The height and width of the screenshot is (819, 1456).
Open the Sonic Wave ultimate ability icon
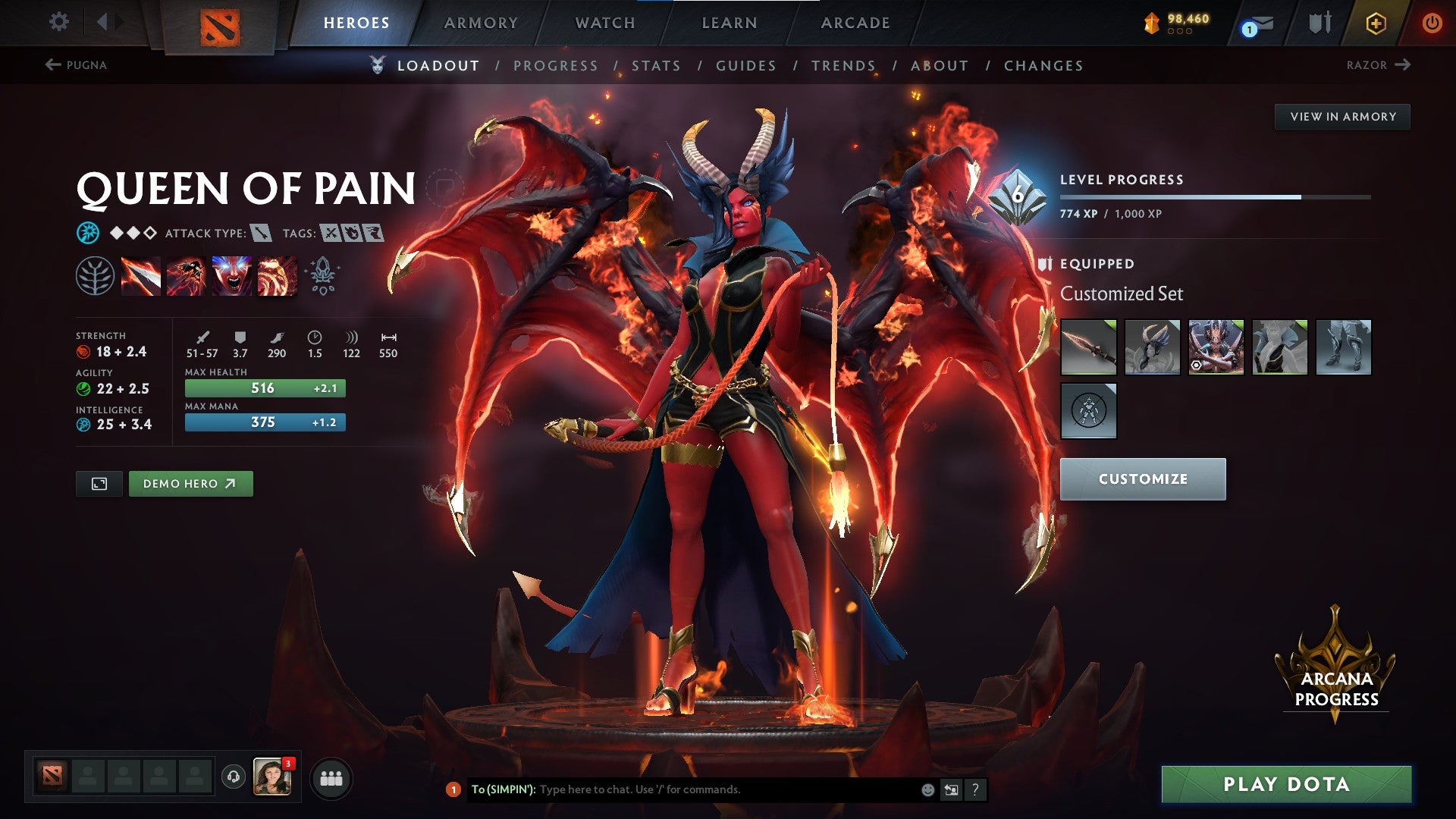(x=278, y=277)
